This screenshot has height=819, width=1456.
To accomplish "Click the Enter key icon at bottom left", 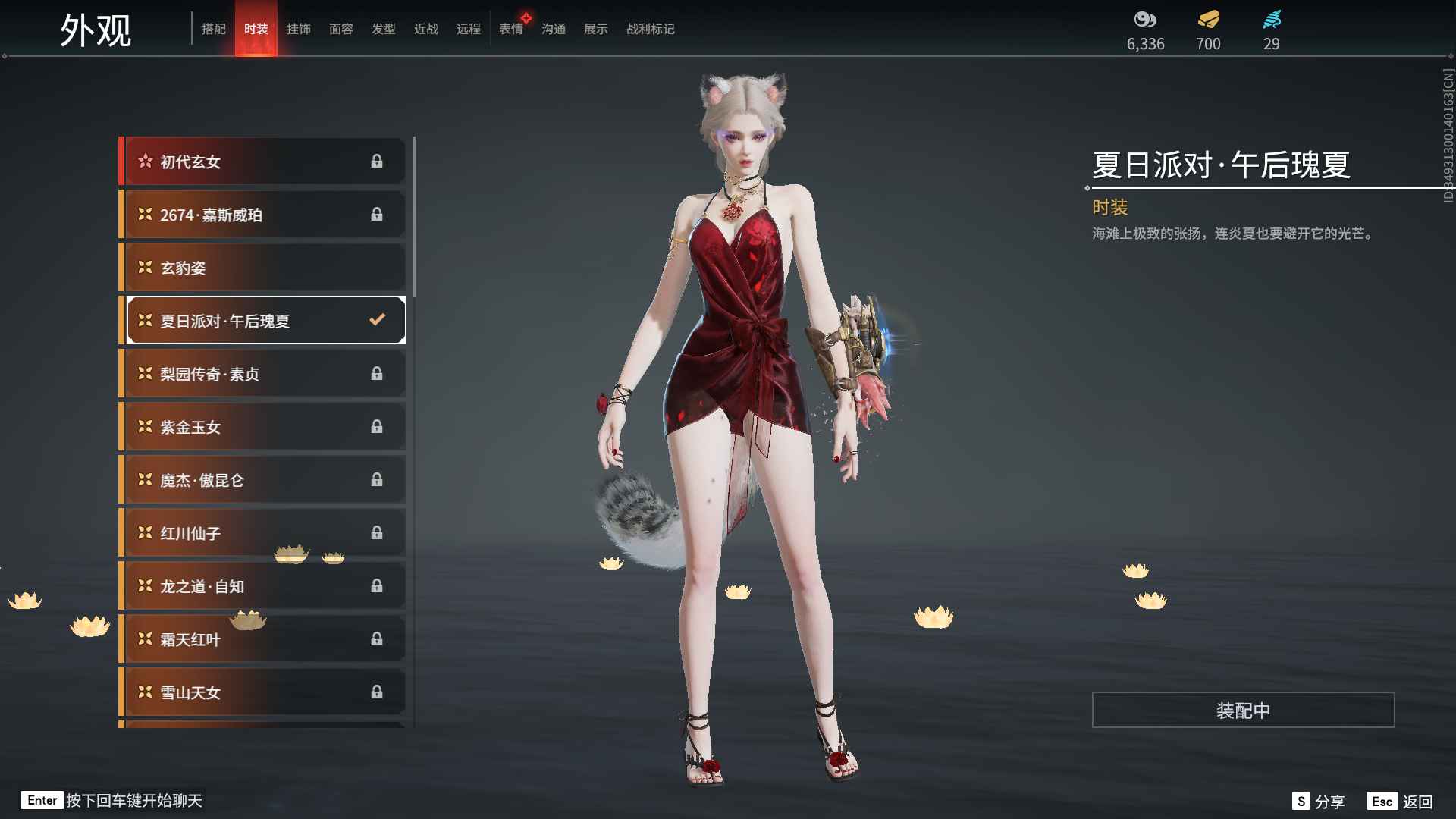I will (x=42, y=800).
